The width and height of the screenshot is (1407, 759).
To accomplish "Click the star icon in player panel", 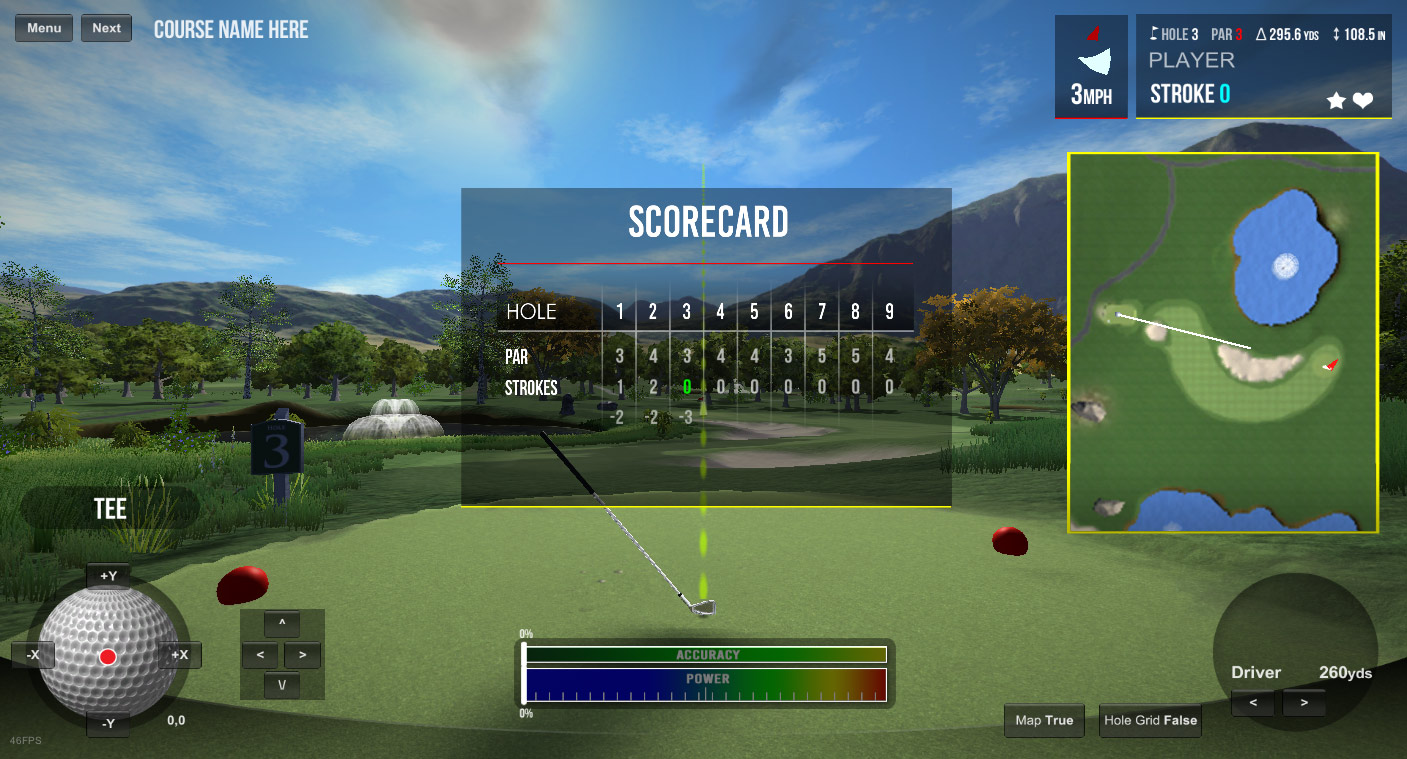I will coord(1335,100).
